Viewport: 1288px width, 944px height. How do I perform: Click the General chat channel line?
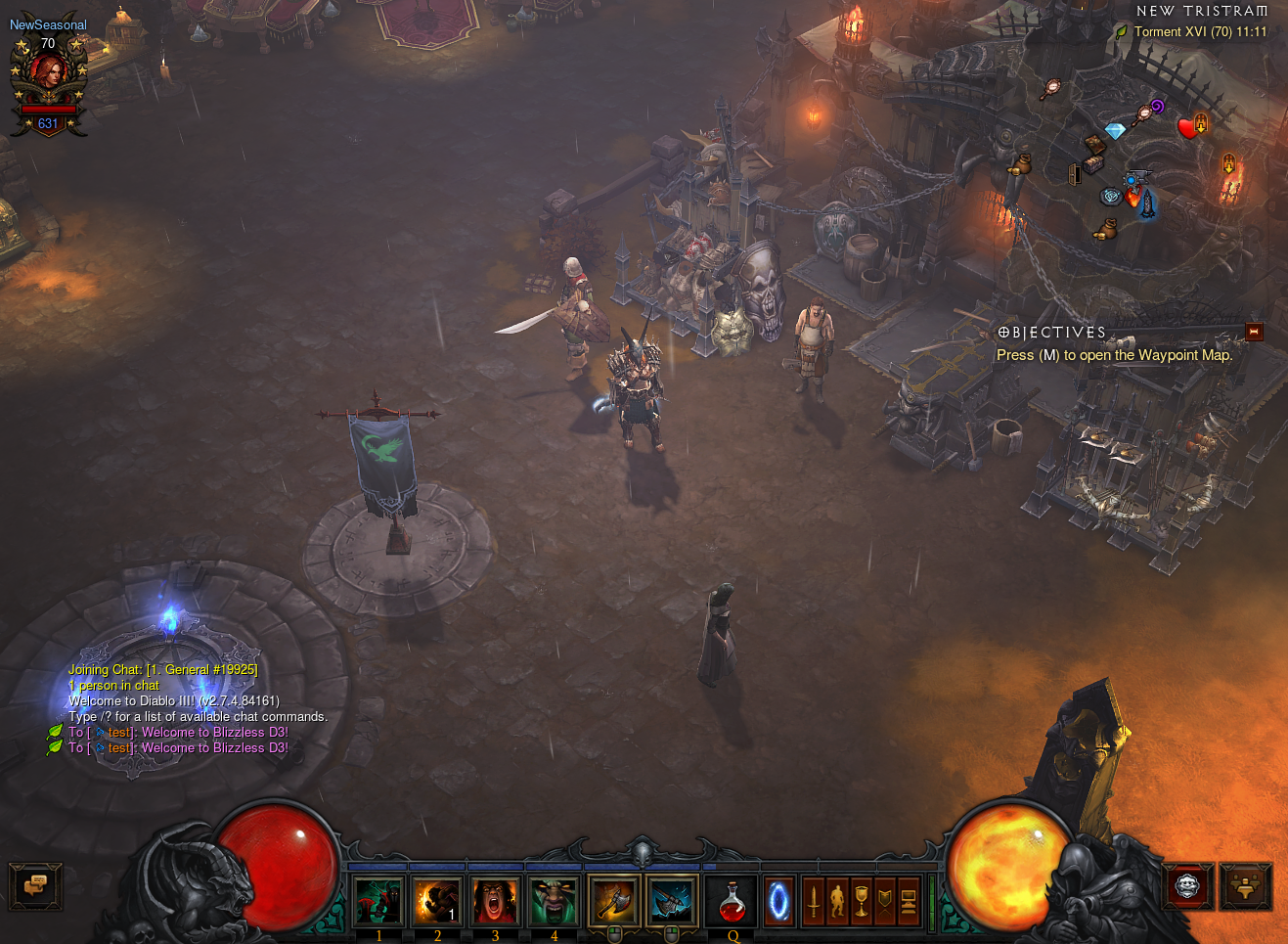tap(162, 670)
